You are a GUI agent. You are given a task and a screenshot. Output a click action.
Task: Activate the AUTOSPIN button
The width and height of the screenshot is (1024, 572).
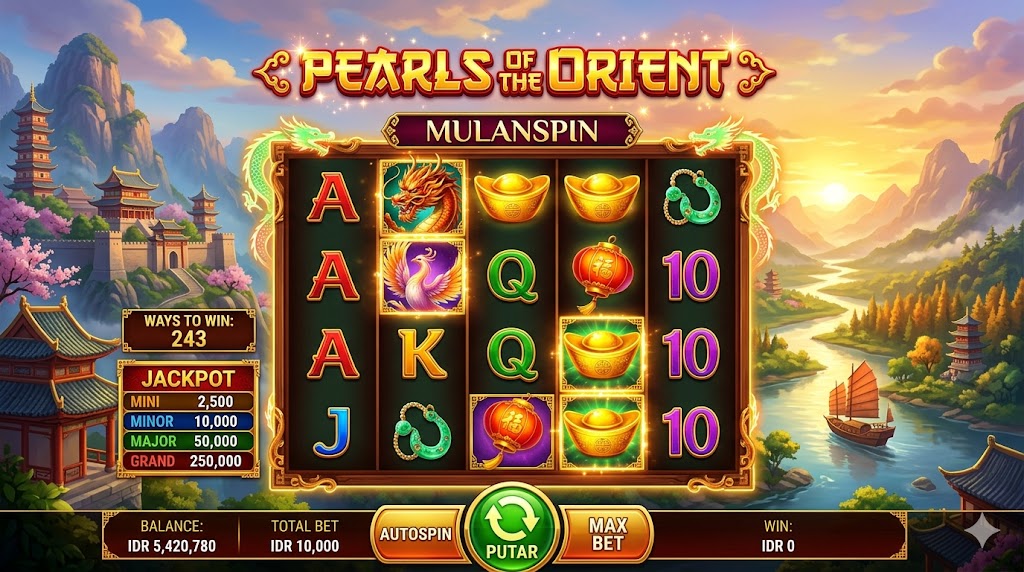416,533
